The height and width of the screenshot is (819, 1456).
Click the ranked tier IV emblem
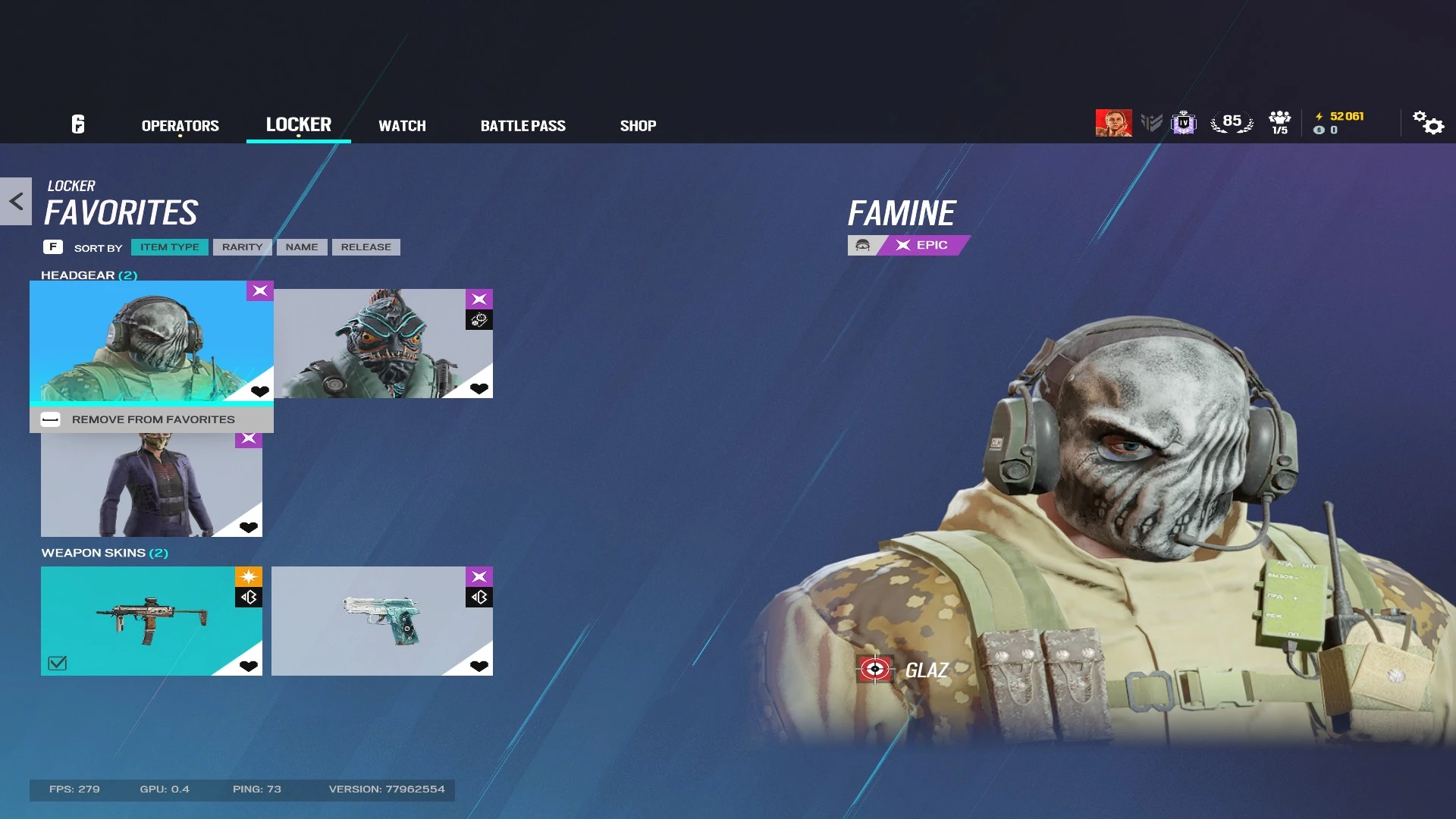(1183, 122)
